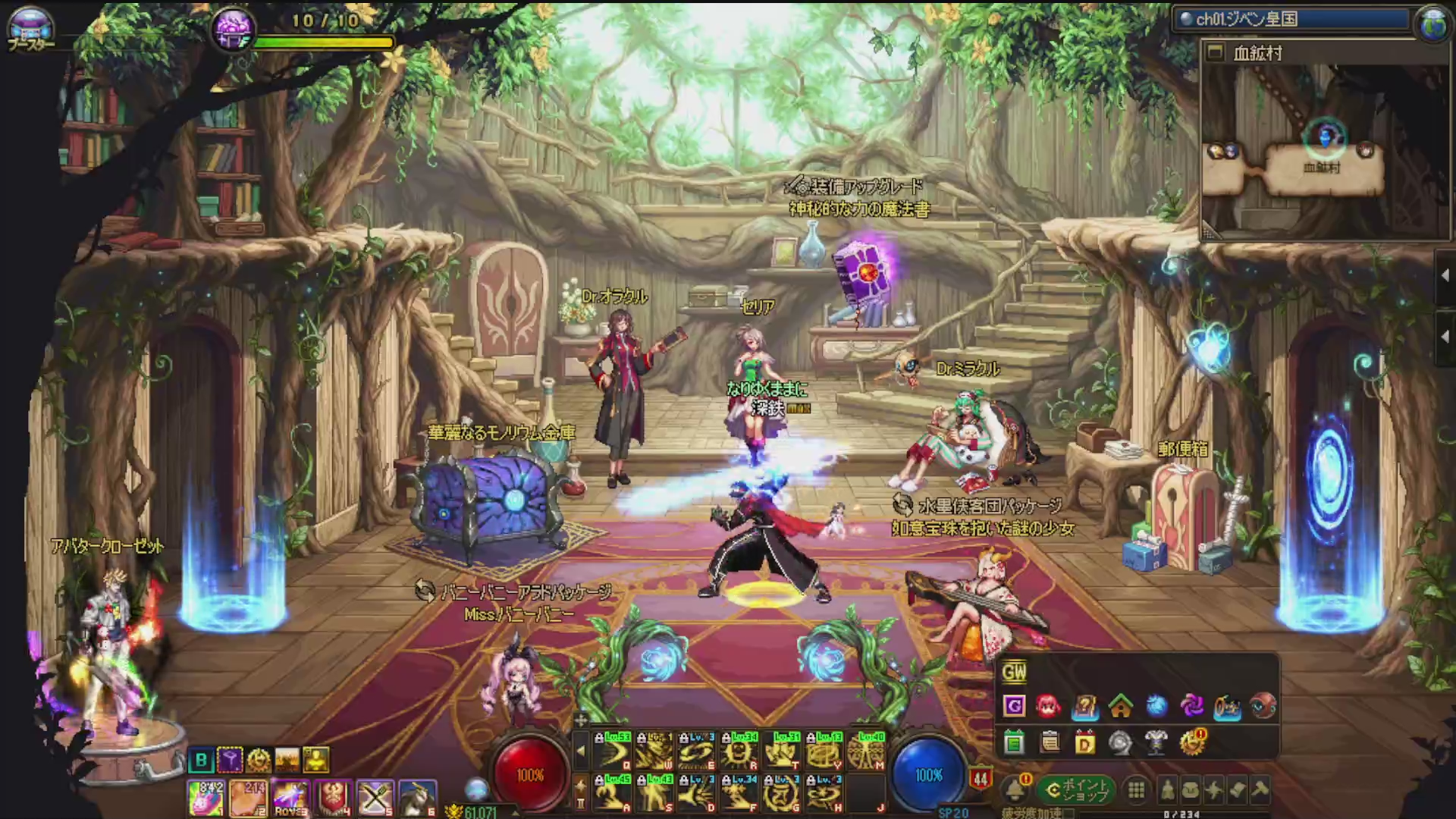Click the yellow D calendar icon
Viewport: 1456px width, 819px height.
(x=1085, y=742)
